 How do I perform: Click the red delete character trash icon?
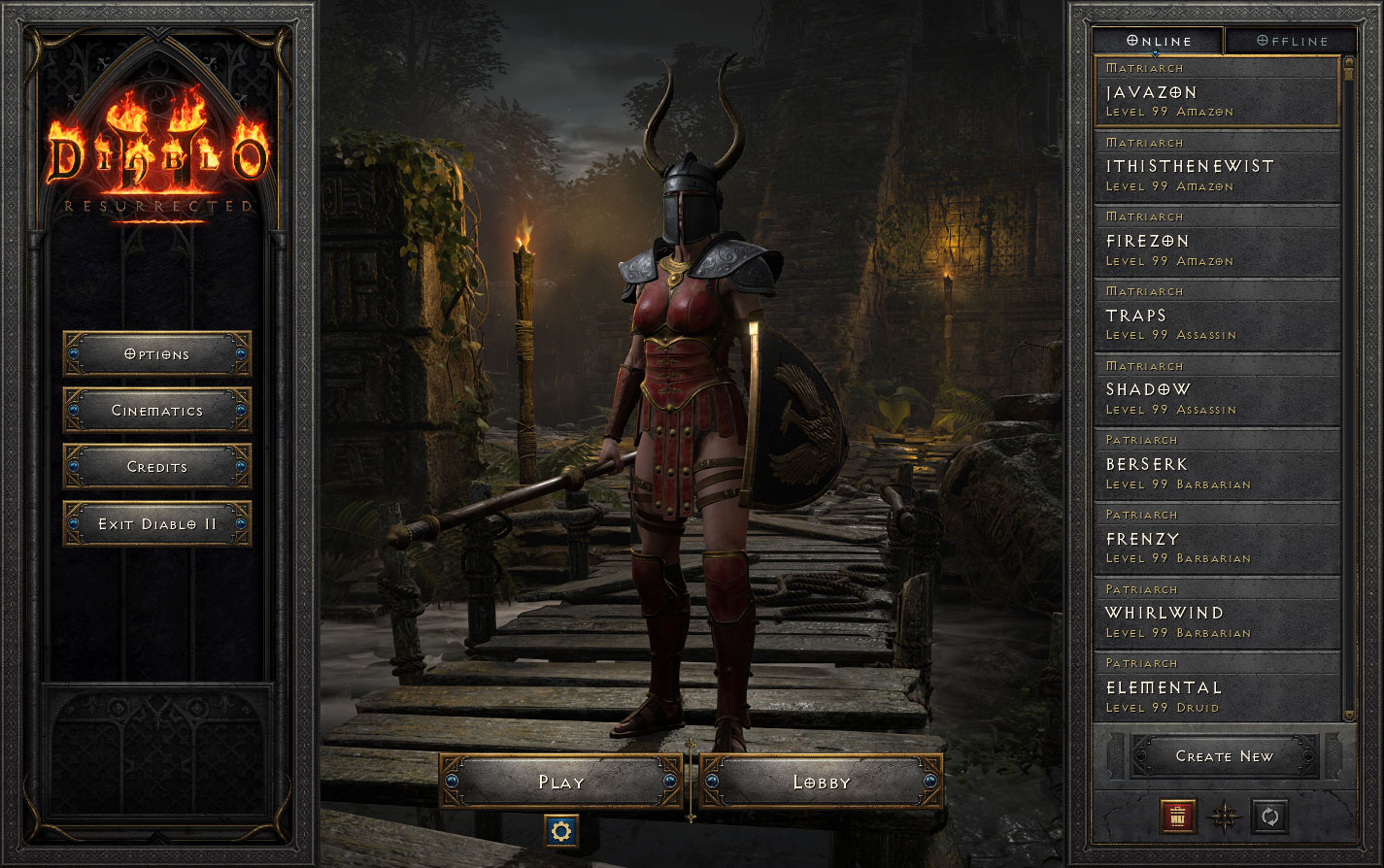[x=1177, y=817]
